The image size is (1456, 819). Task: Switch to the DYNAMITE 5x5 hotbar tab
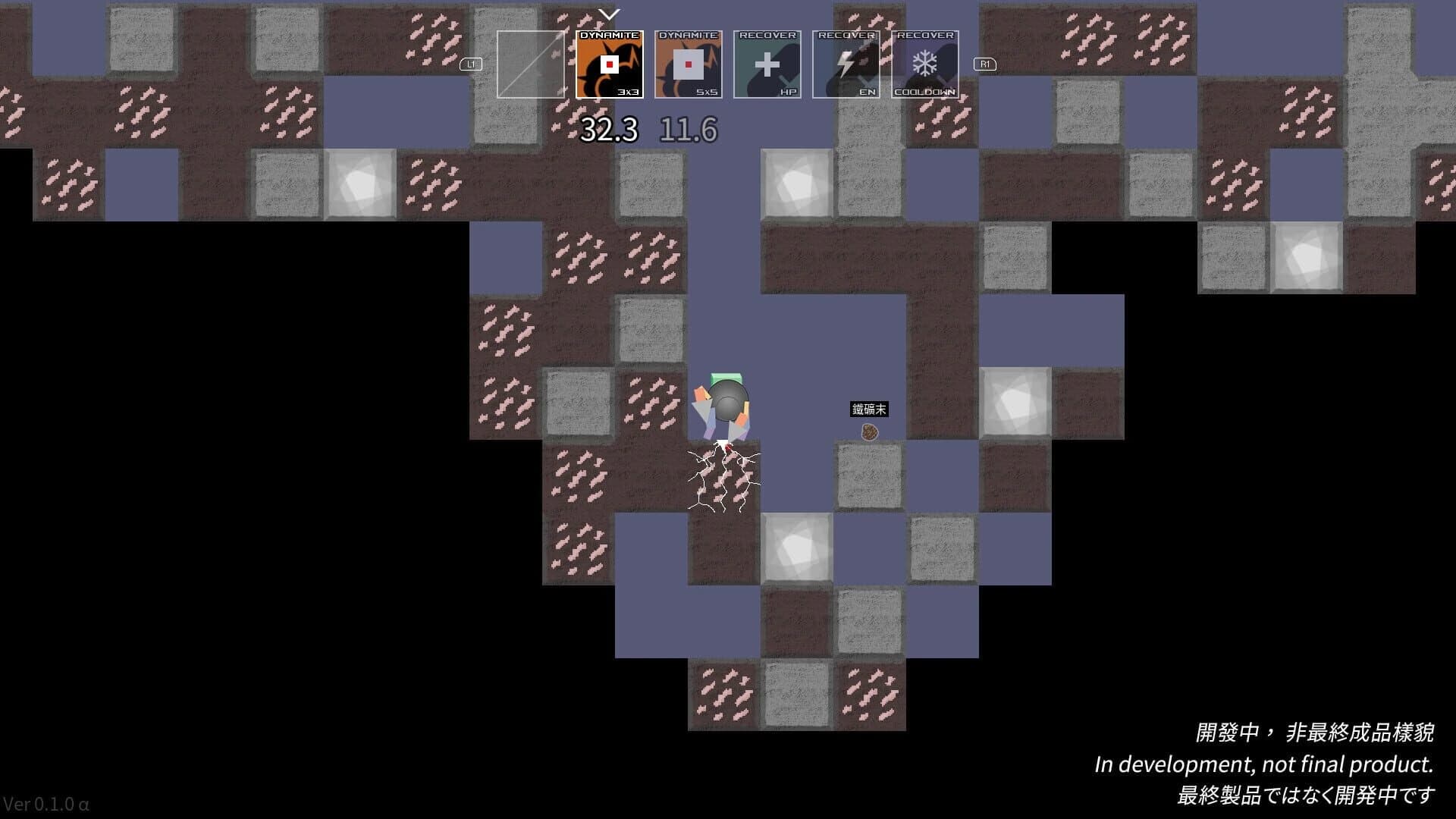689,64
